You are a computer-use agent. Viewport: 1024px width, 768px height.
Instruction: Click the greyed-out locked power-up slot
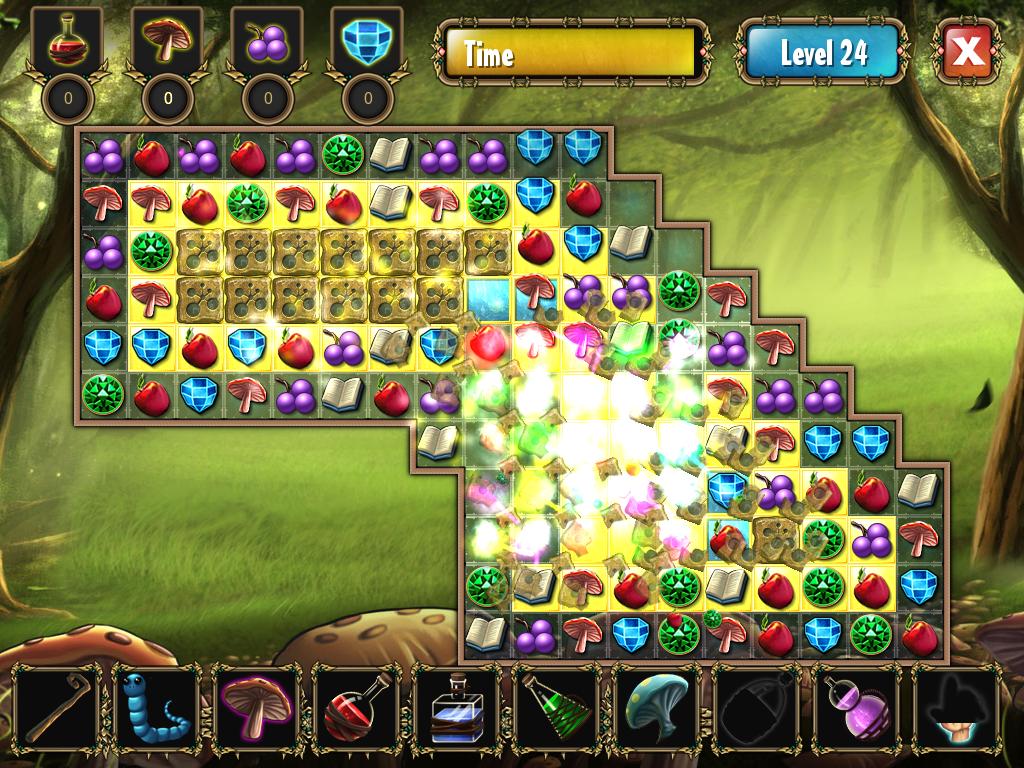[757, 706]
